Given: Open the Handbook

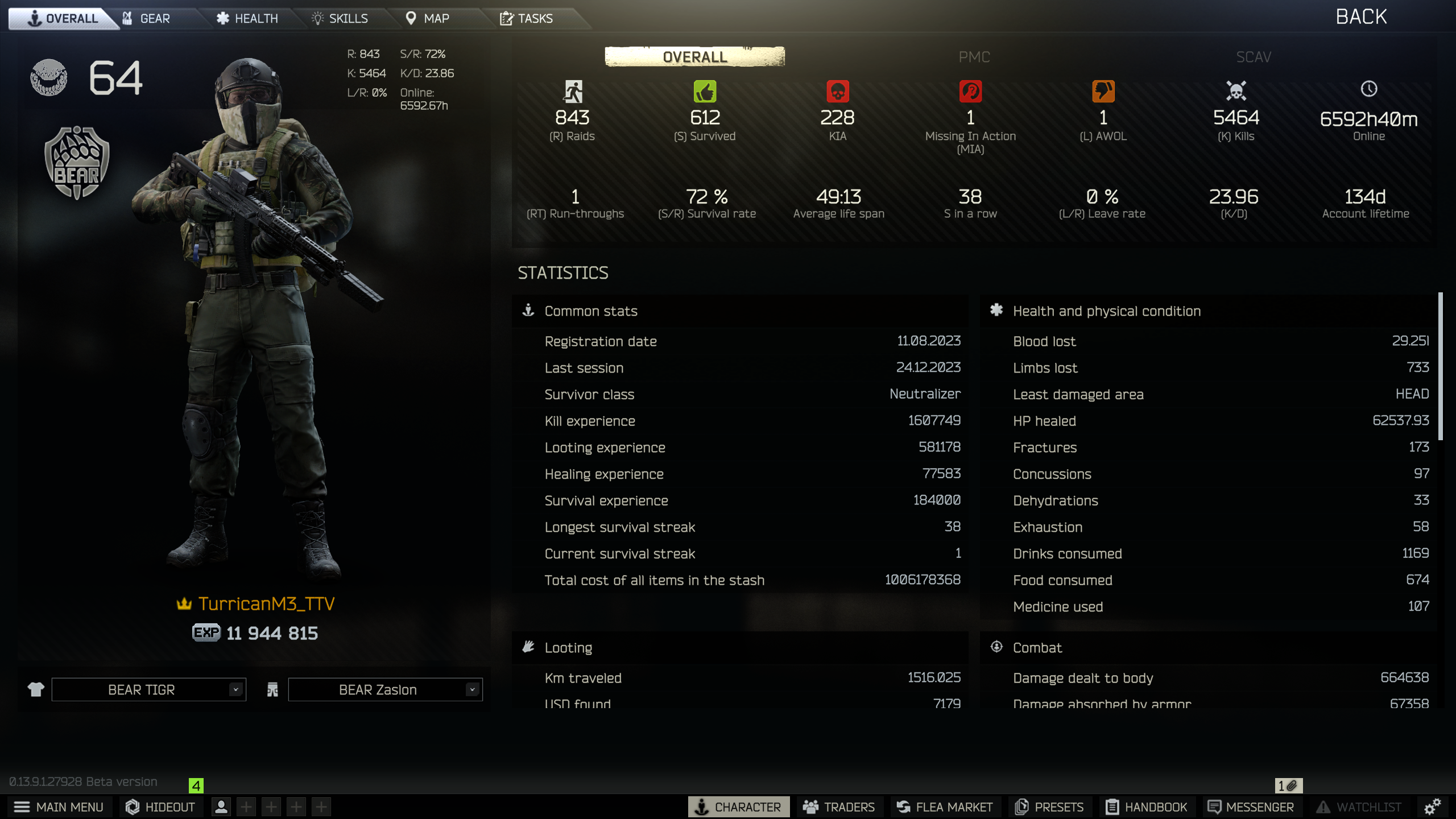Looking at the screenshot, I should (x=1147, y=806).
